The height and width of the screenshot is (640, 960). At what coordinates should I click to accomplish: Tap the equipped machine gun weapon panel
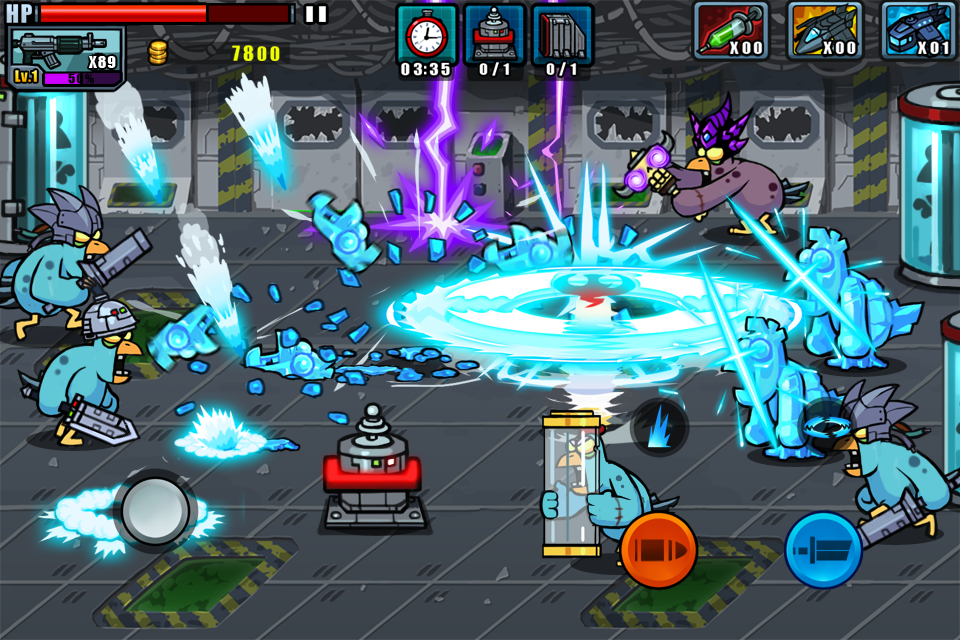coord(67,58)
